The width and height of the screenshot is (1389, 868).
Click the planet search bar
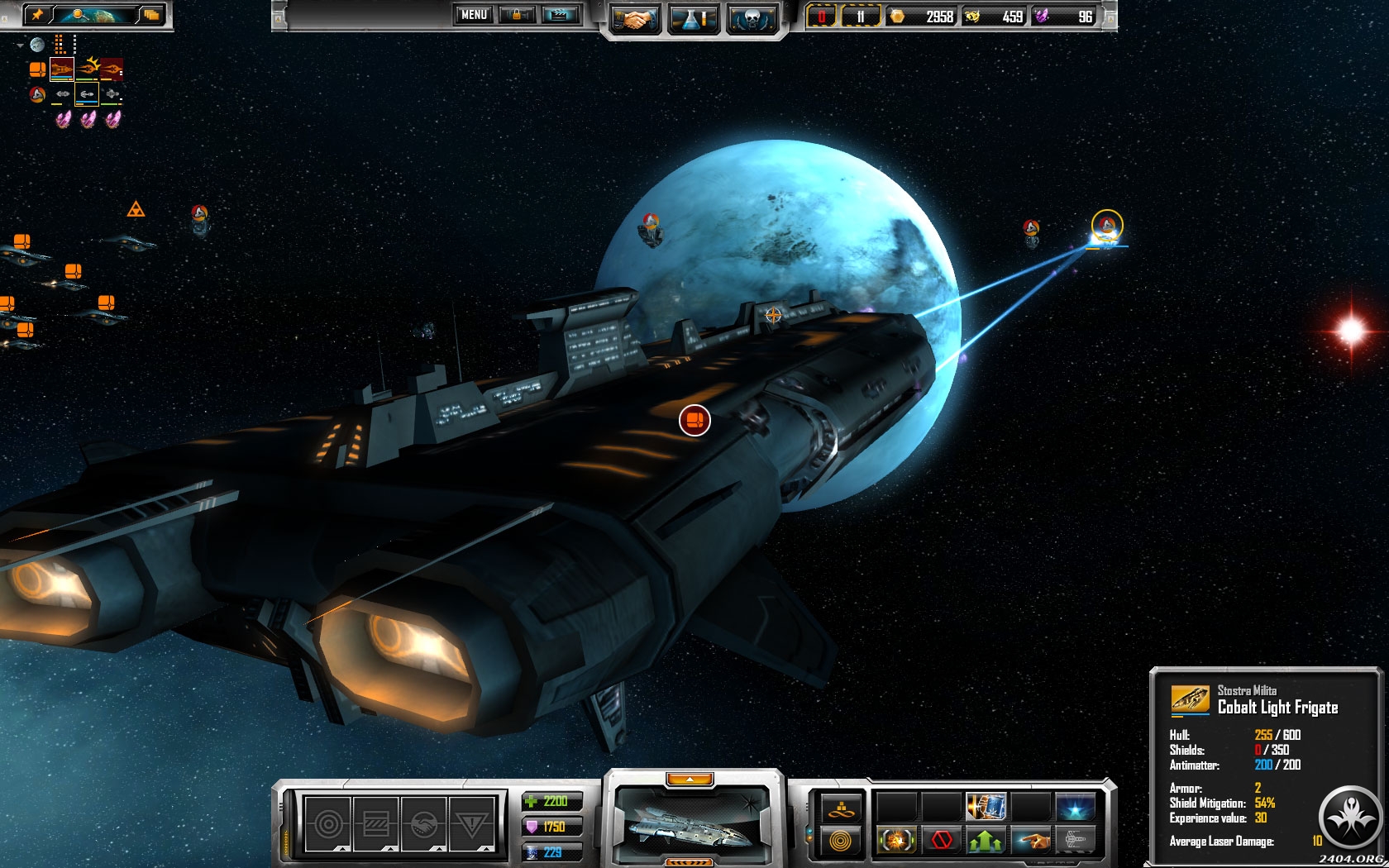click(93, 15)
